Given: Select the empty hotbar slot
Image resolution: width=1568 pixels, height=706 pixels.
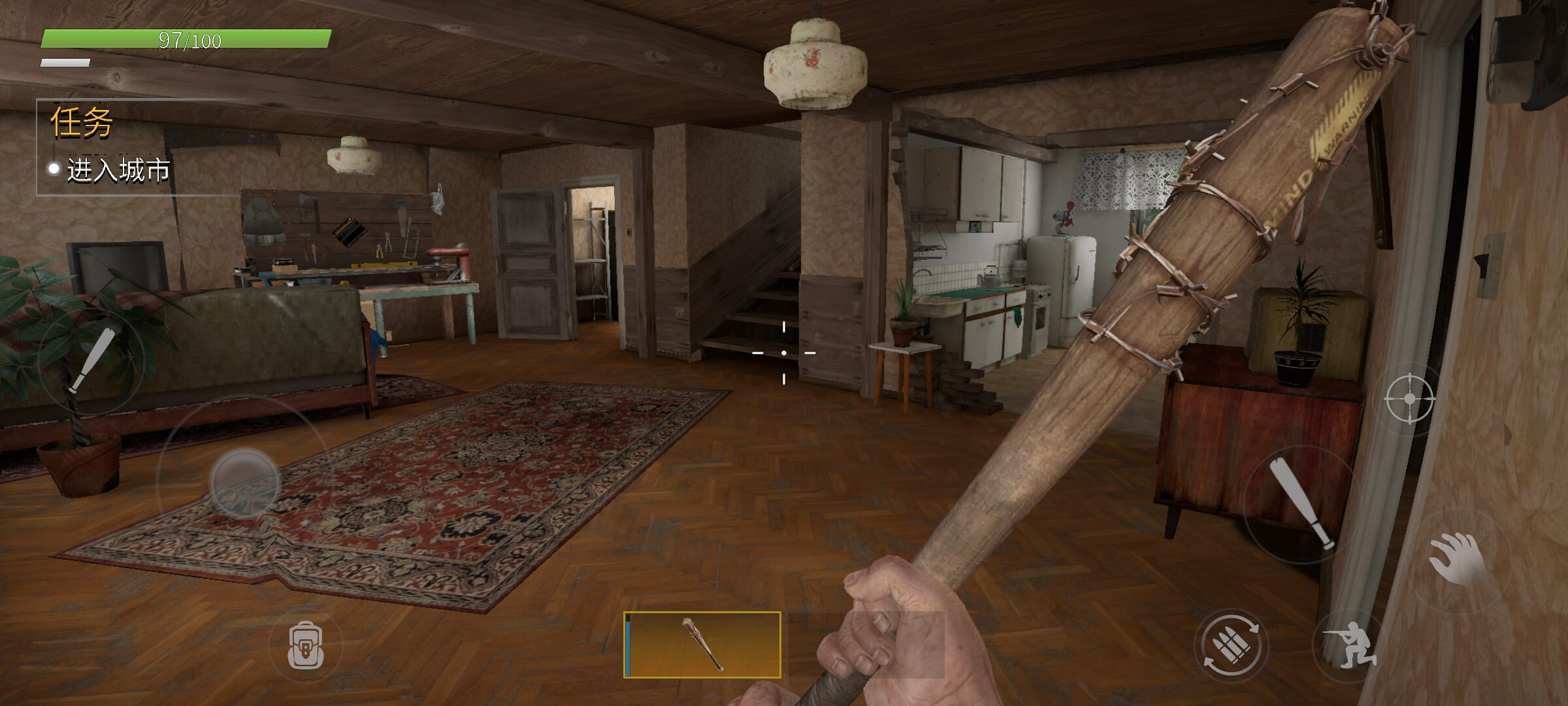Looking at the screenshot, I should pos(866,645).
